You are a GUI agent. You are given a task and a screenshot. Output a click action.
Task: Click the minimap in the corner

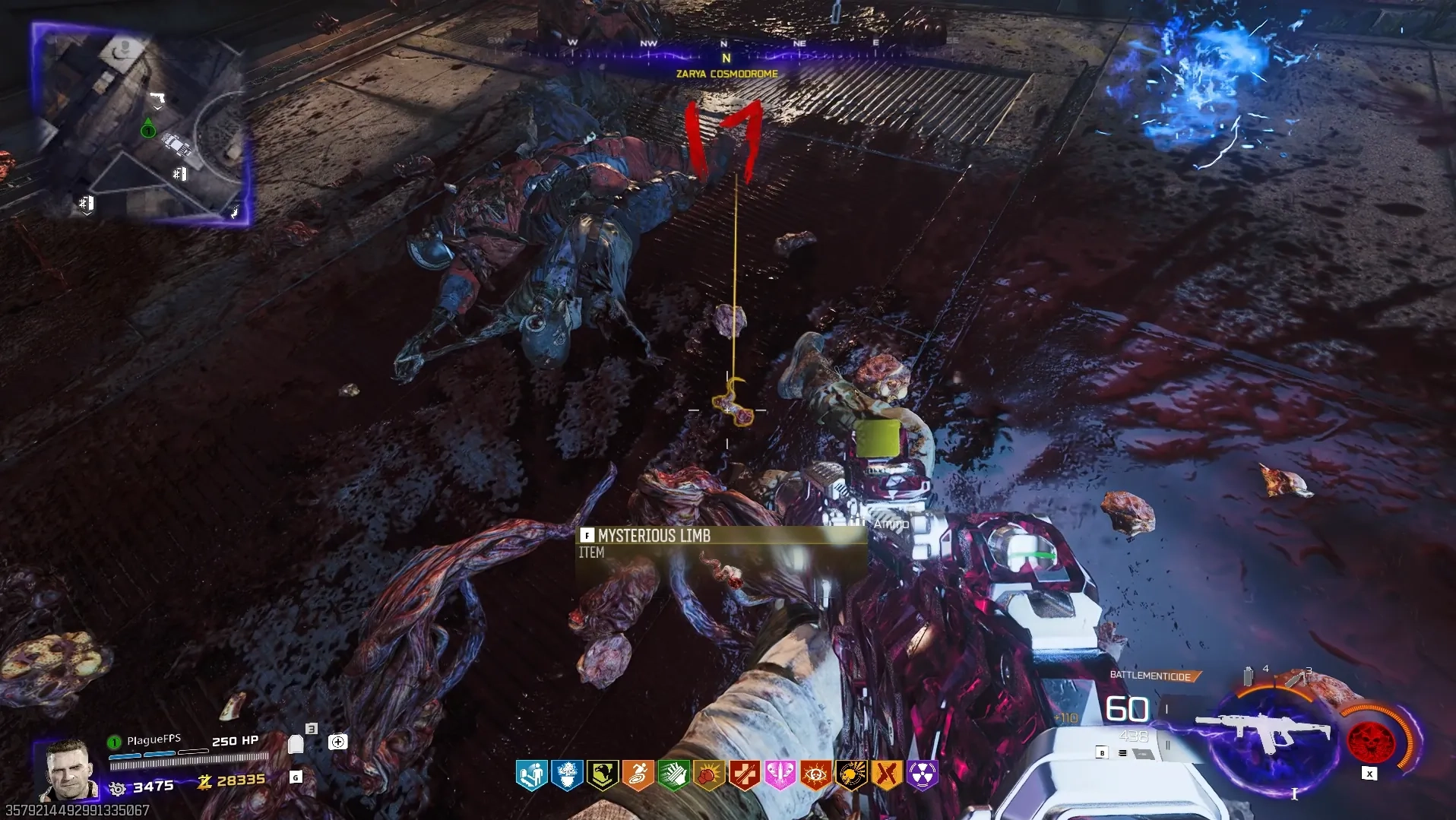point(141,125)
